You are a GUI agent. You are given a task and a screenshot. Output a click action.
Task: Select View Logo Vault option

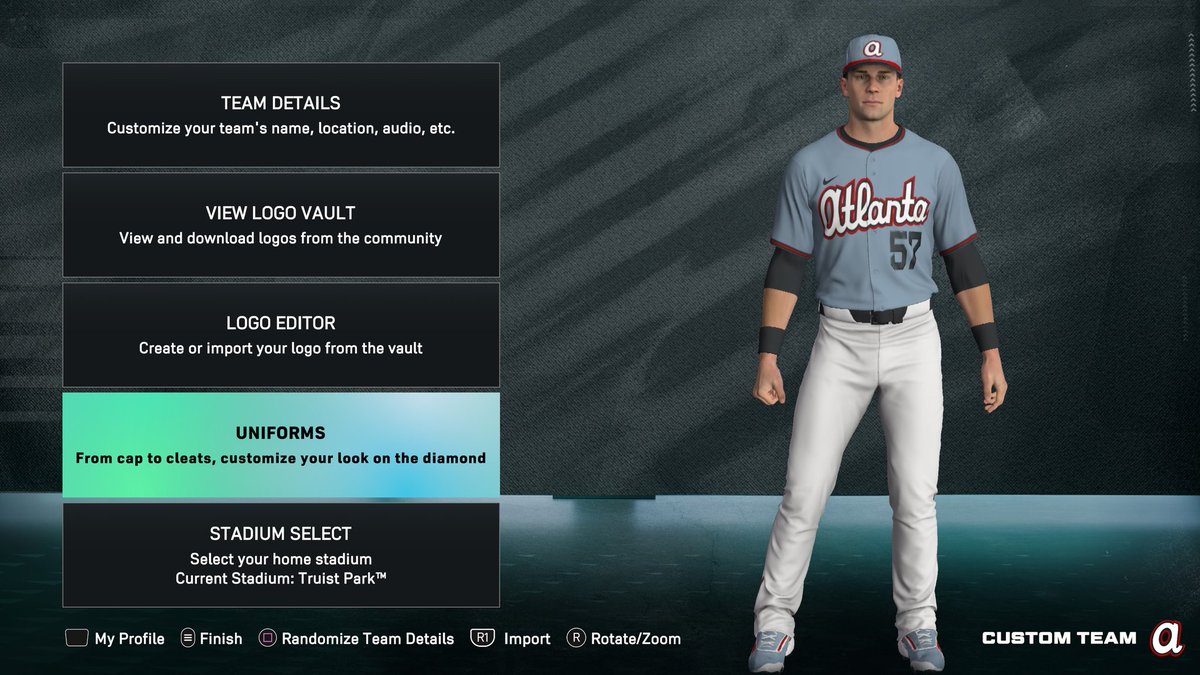[x=281, y=225]
